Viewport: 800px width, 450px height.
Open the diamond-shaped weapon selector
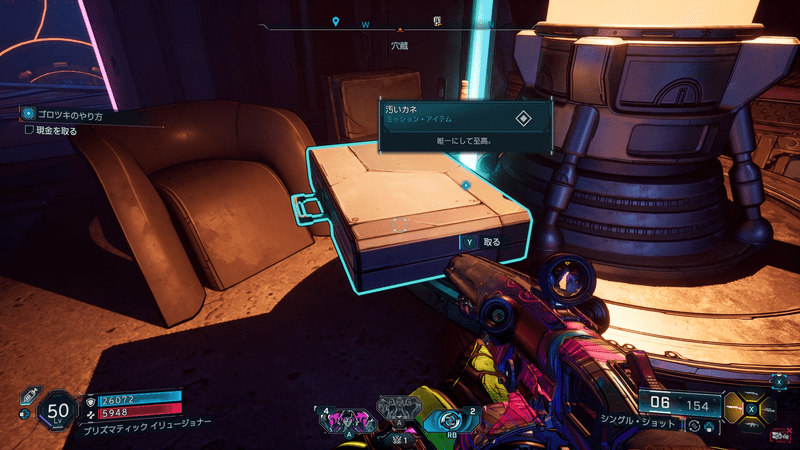point(751,408)
